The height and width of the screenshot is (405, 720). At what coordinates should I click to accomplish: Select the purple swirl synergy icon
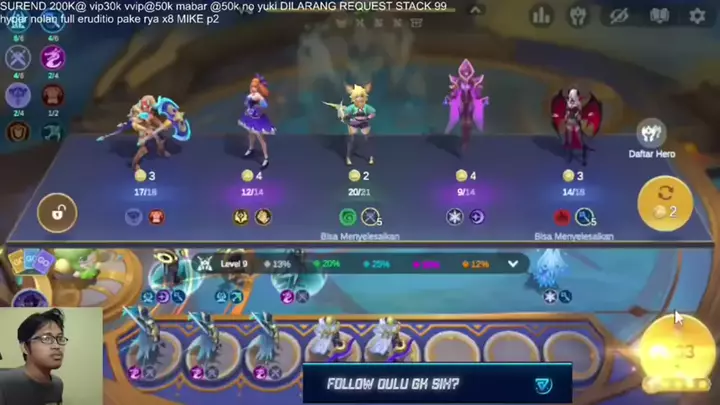[52, 57]
